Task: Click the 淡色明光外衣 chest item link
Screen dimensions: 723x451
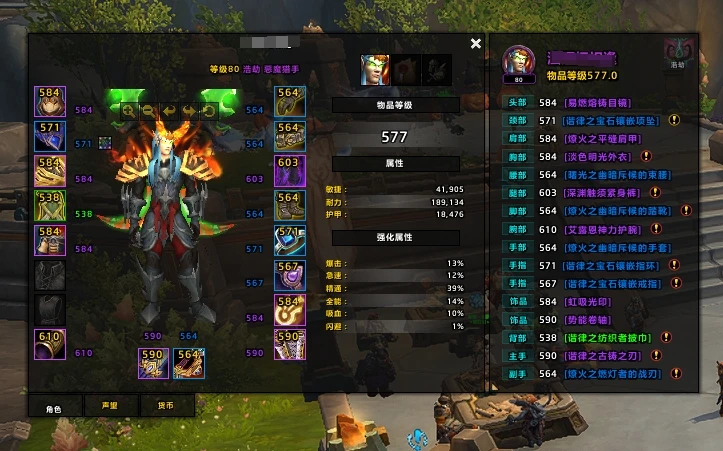Action: (x=598, y=156)
